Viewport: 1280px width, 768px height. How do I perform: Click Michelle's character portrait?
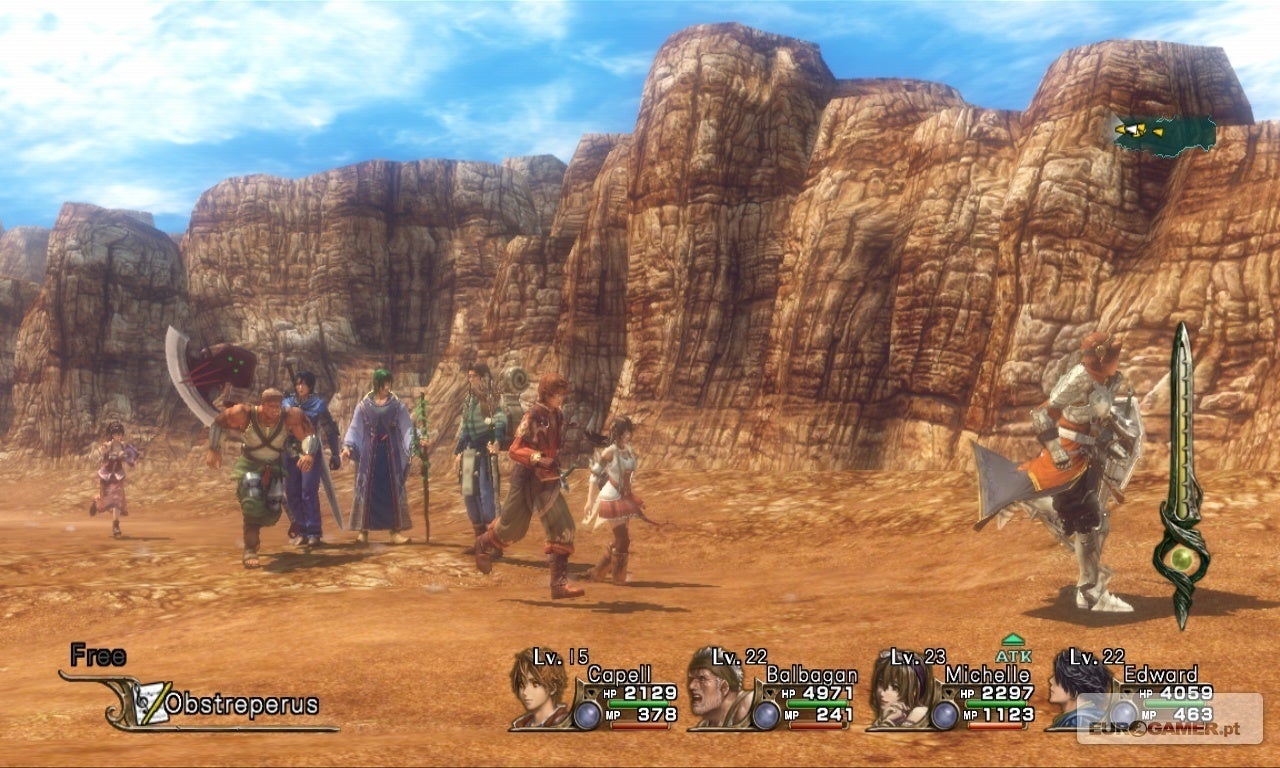point(896,689)
